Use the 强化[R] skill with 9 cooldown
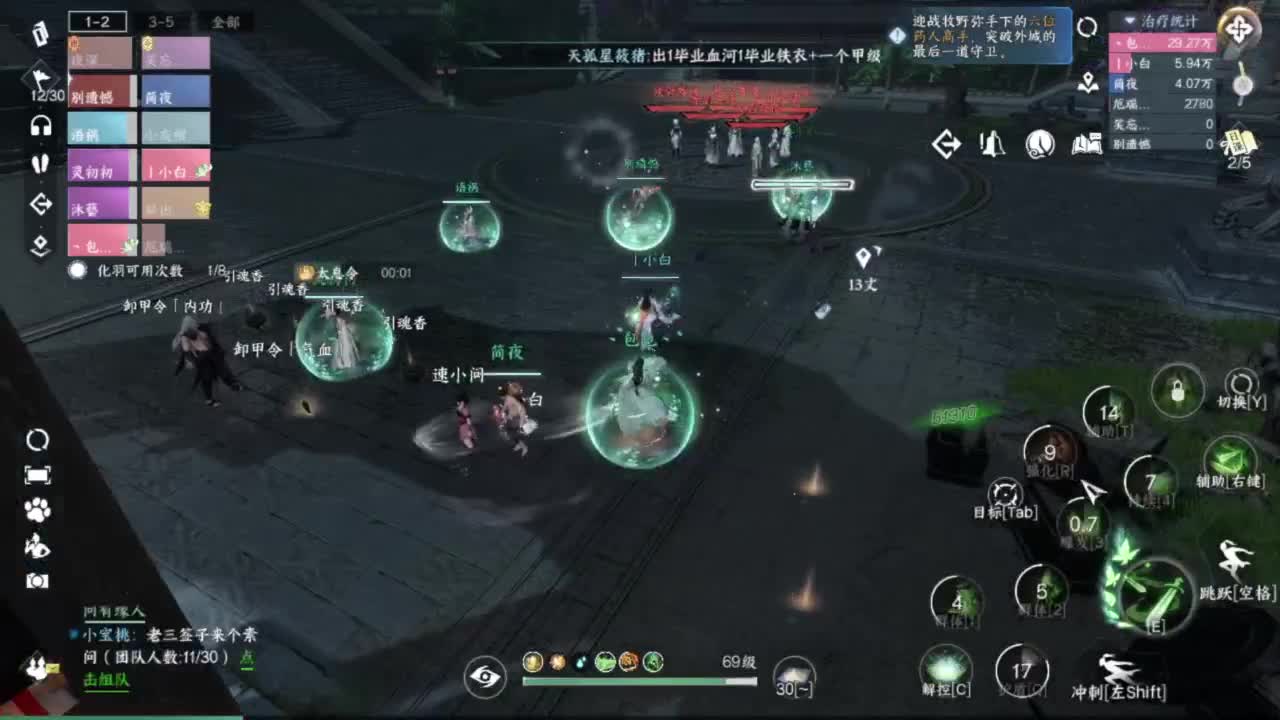 [x=1049, y=454]
